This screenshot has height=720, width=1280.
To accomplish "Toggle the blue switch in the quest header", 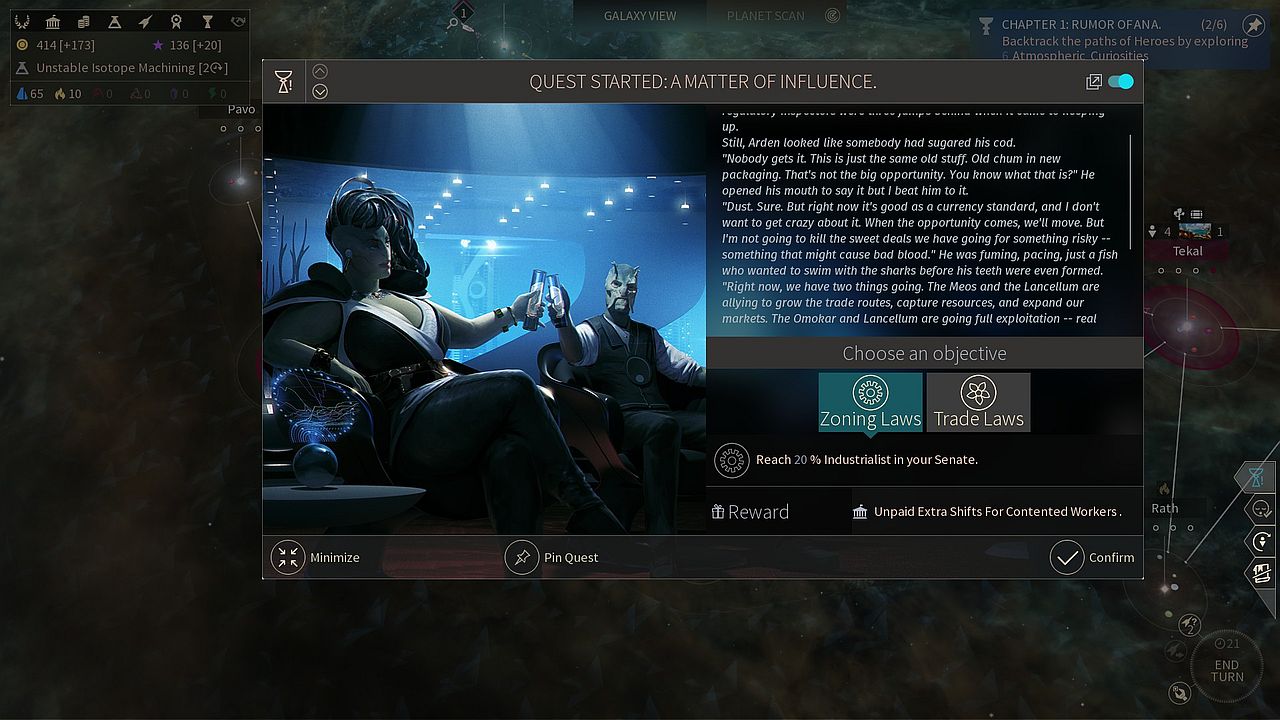I will coord(1121,82).
